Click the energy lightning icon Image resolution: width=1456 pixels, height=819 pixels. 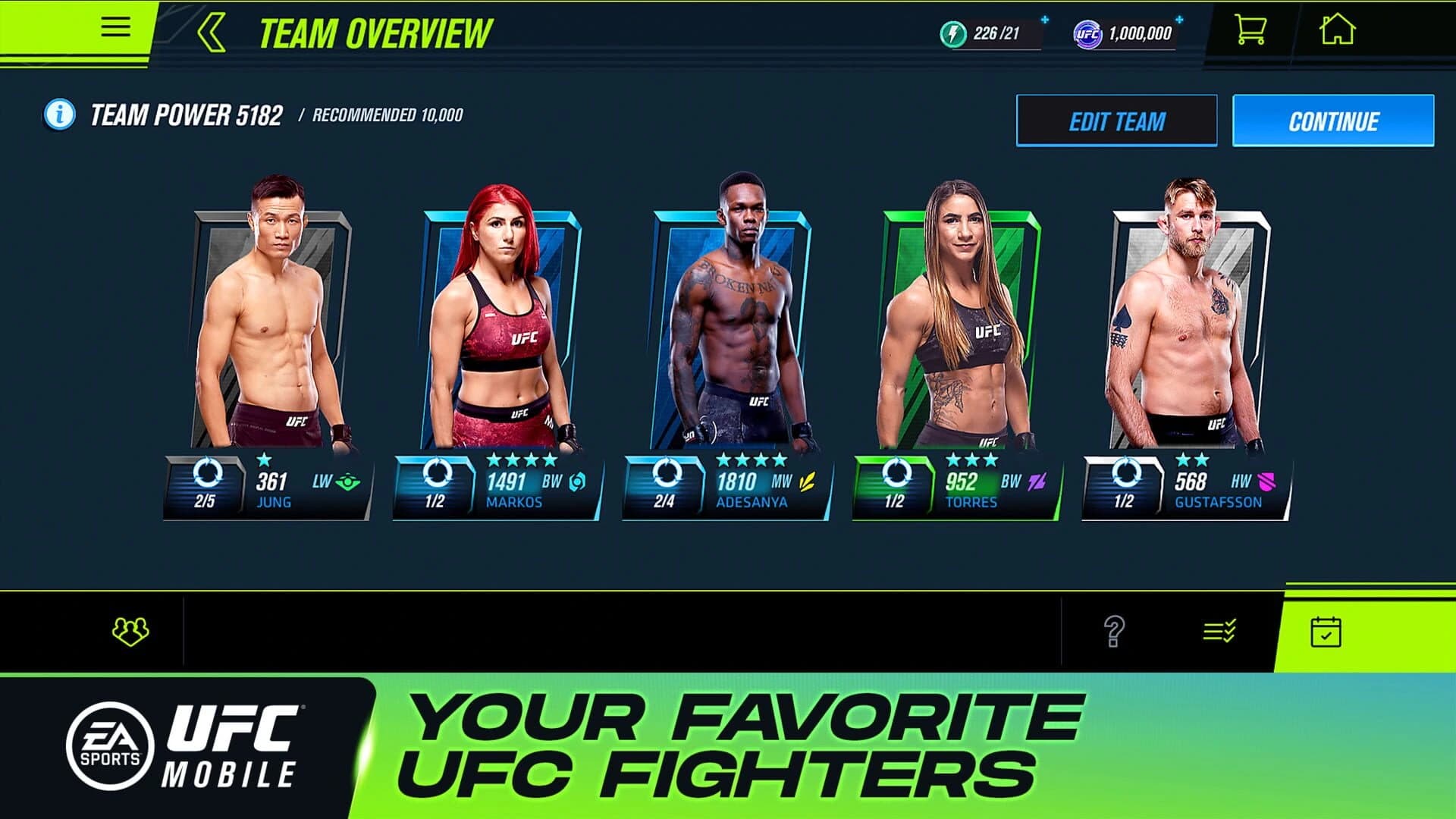point(953,32)
